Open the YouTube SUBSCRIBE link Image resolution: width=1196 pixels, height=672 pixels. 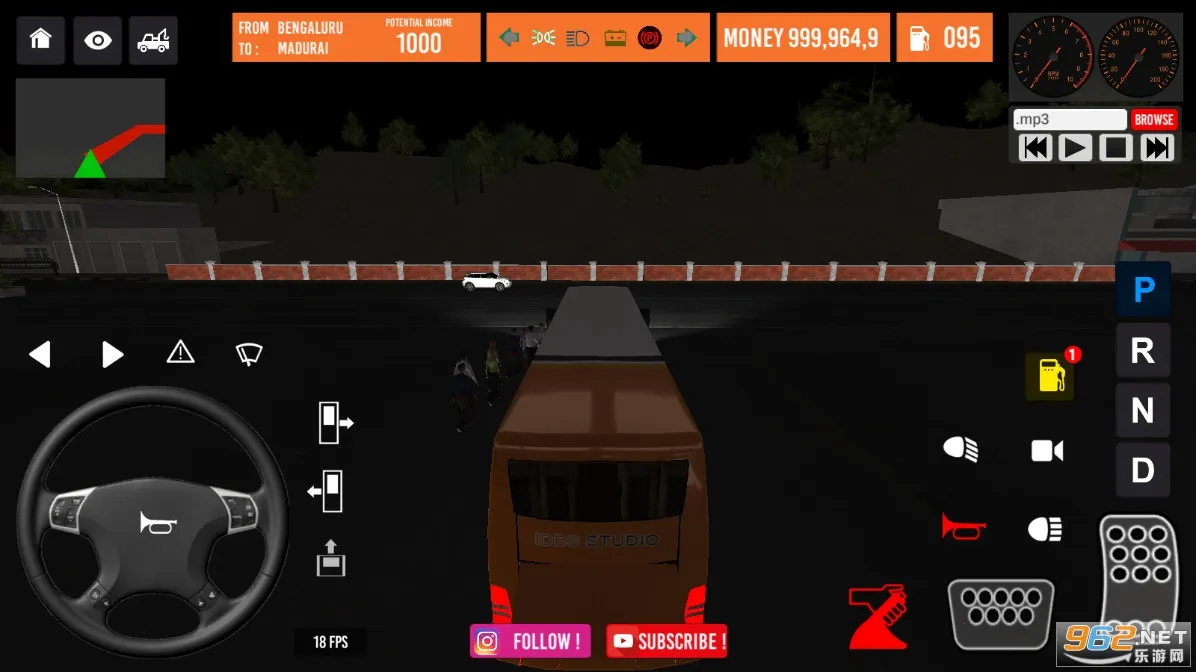pos(668,641)
